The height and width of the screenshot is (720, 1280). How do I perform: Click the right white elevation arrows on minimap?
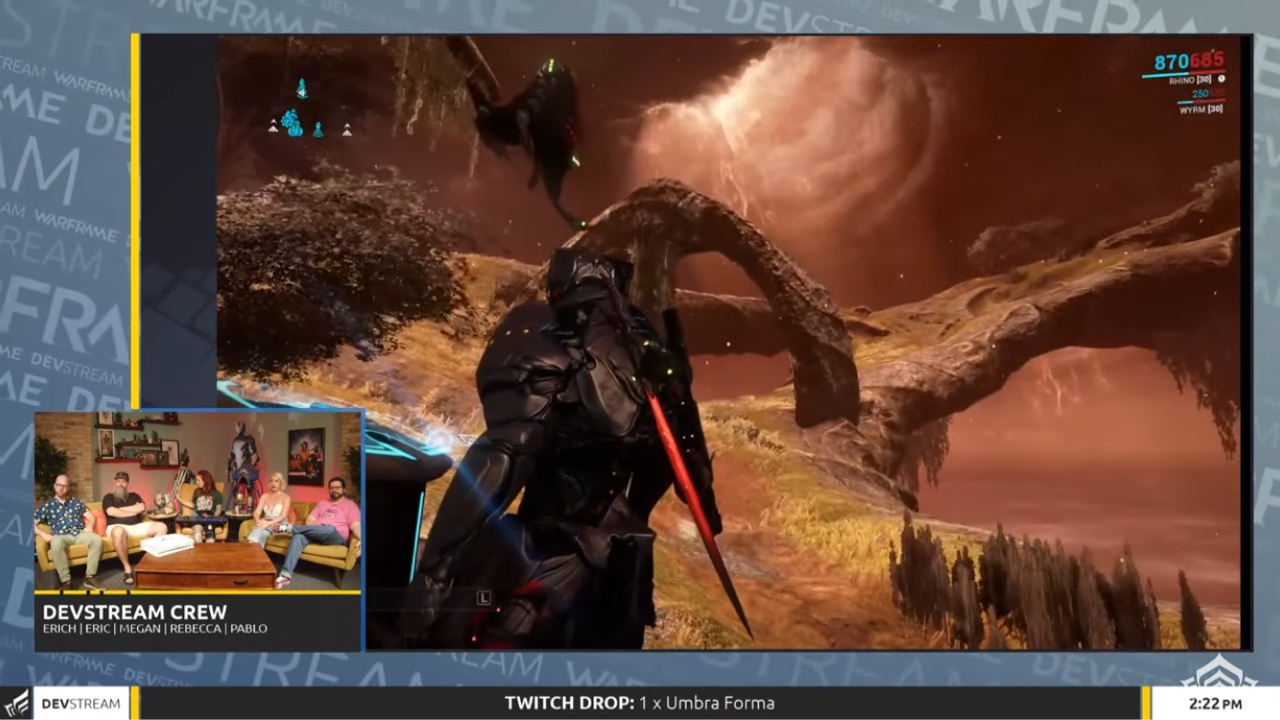[x=348, y=131]
